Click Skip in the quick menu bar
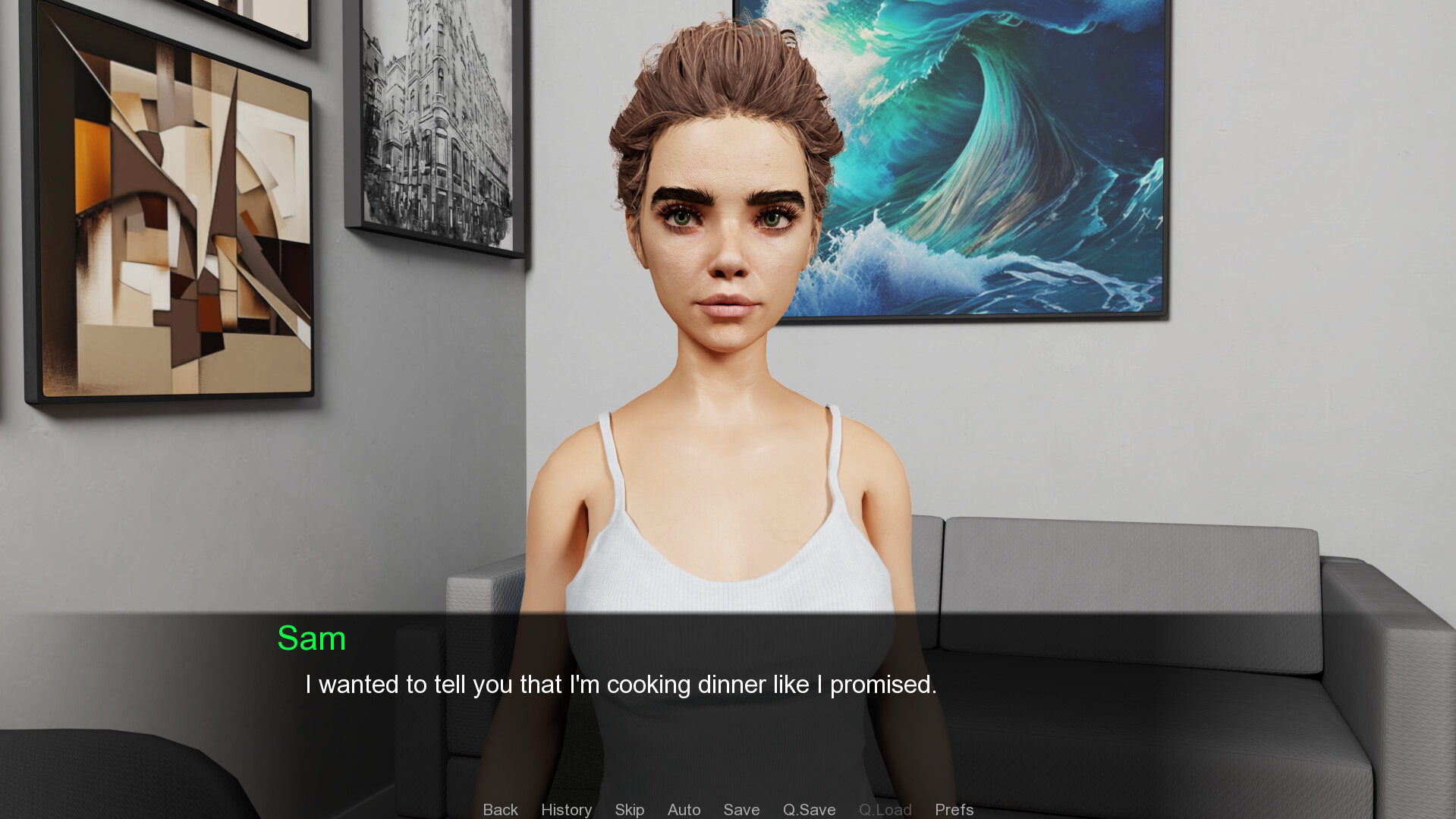 tap(629, 809)
